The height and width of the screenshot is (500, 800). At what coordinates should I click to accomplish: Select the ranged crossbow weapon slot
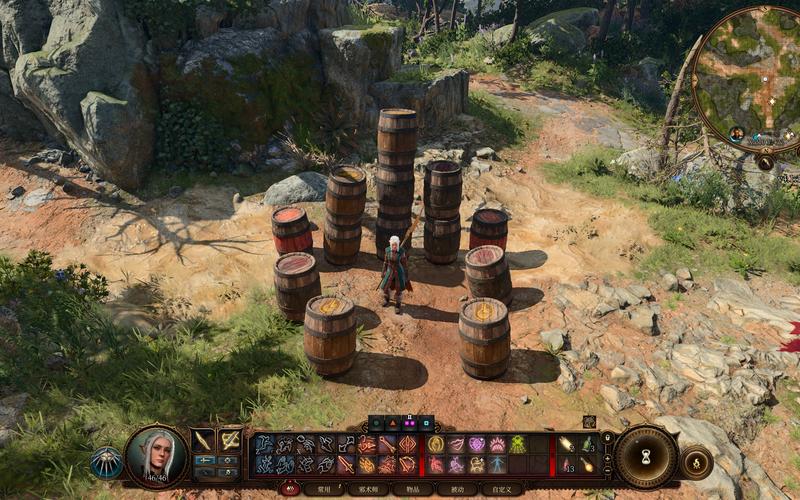click(230, 440)
